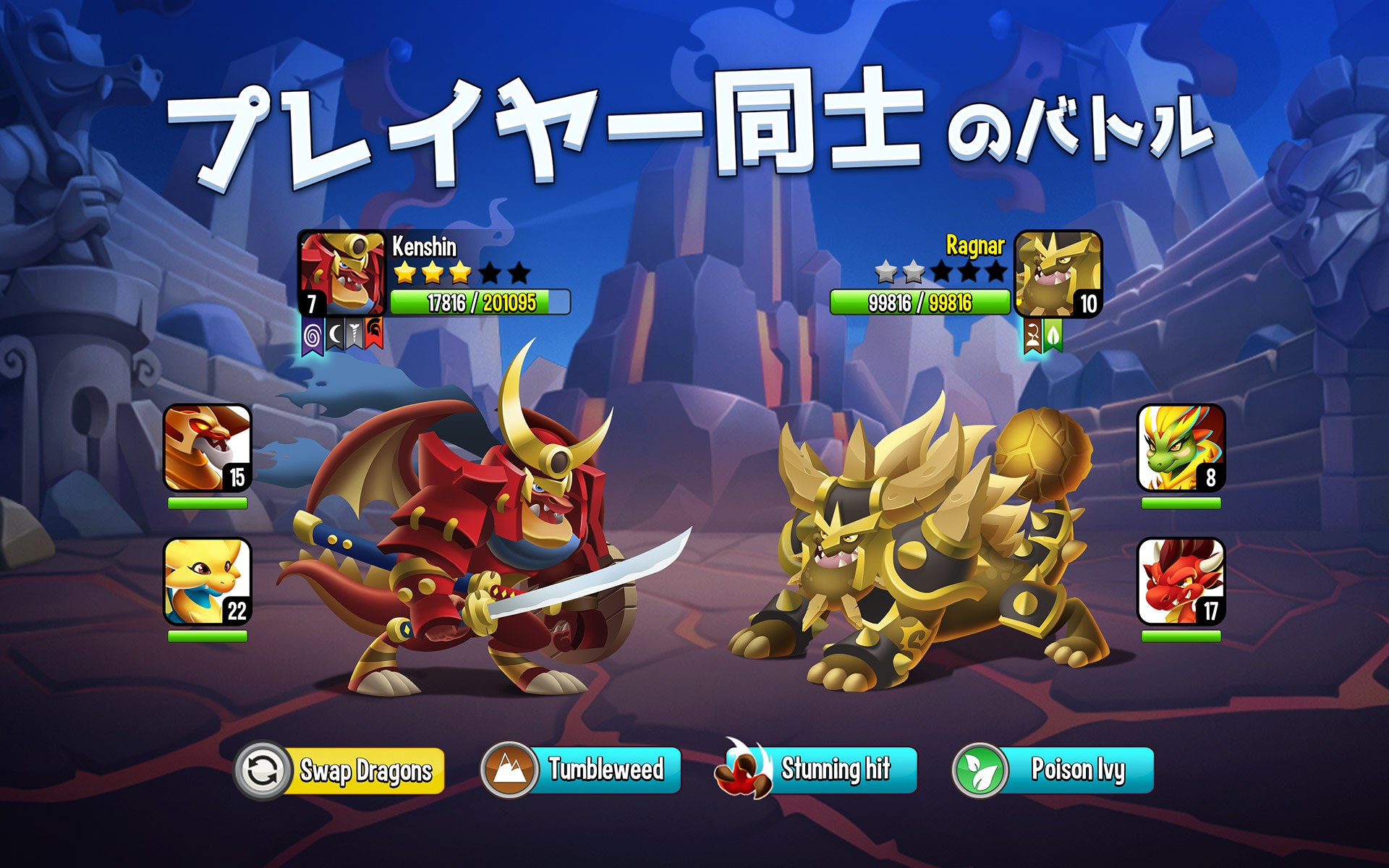
Task: Select the green Nature leaf element banner
Action: (1053, 335)
